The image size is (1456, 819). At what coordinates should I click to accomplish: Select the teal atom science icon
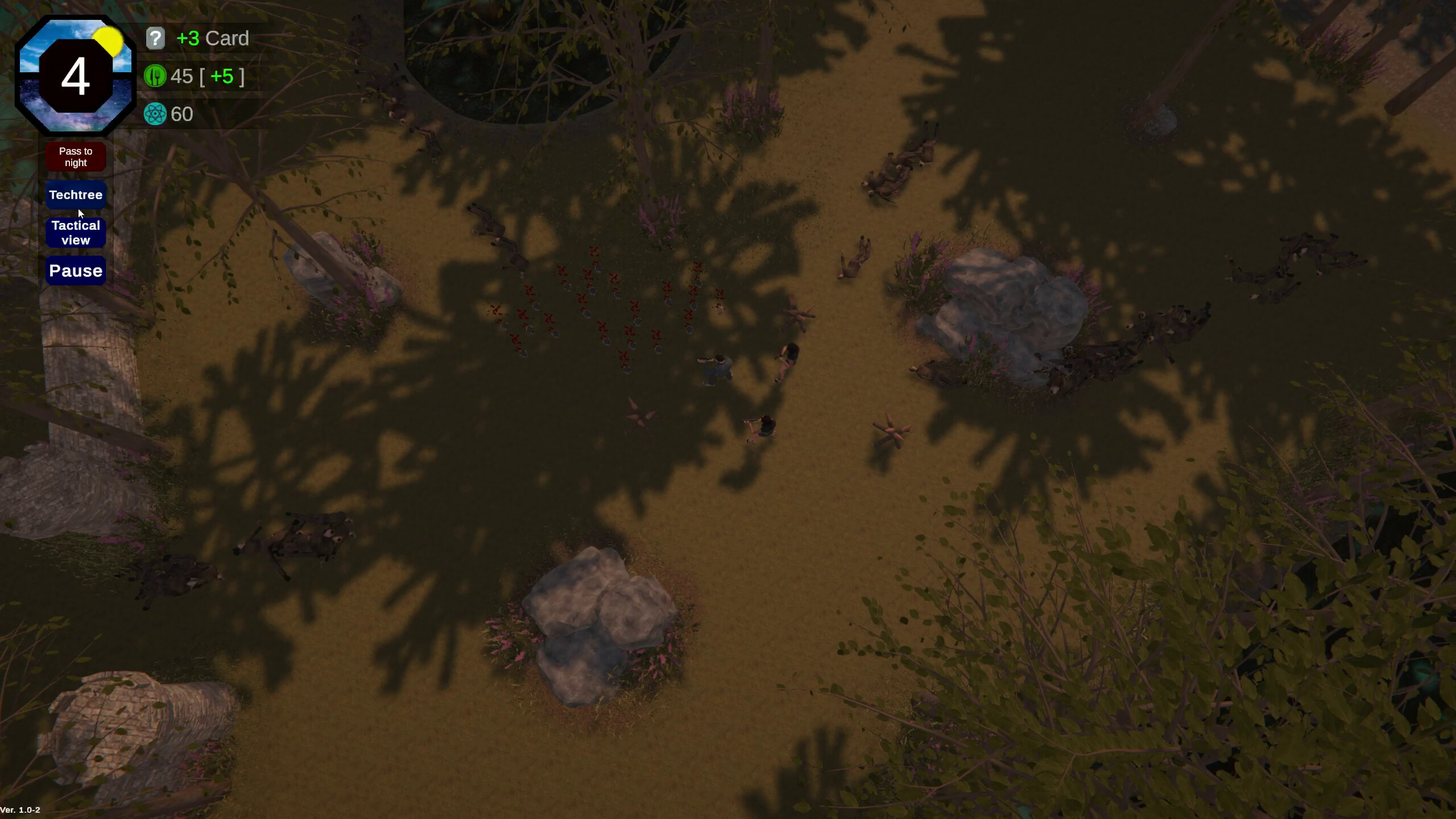[x=155, y=114]
